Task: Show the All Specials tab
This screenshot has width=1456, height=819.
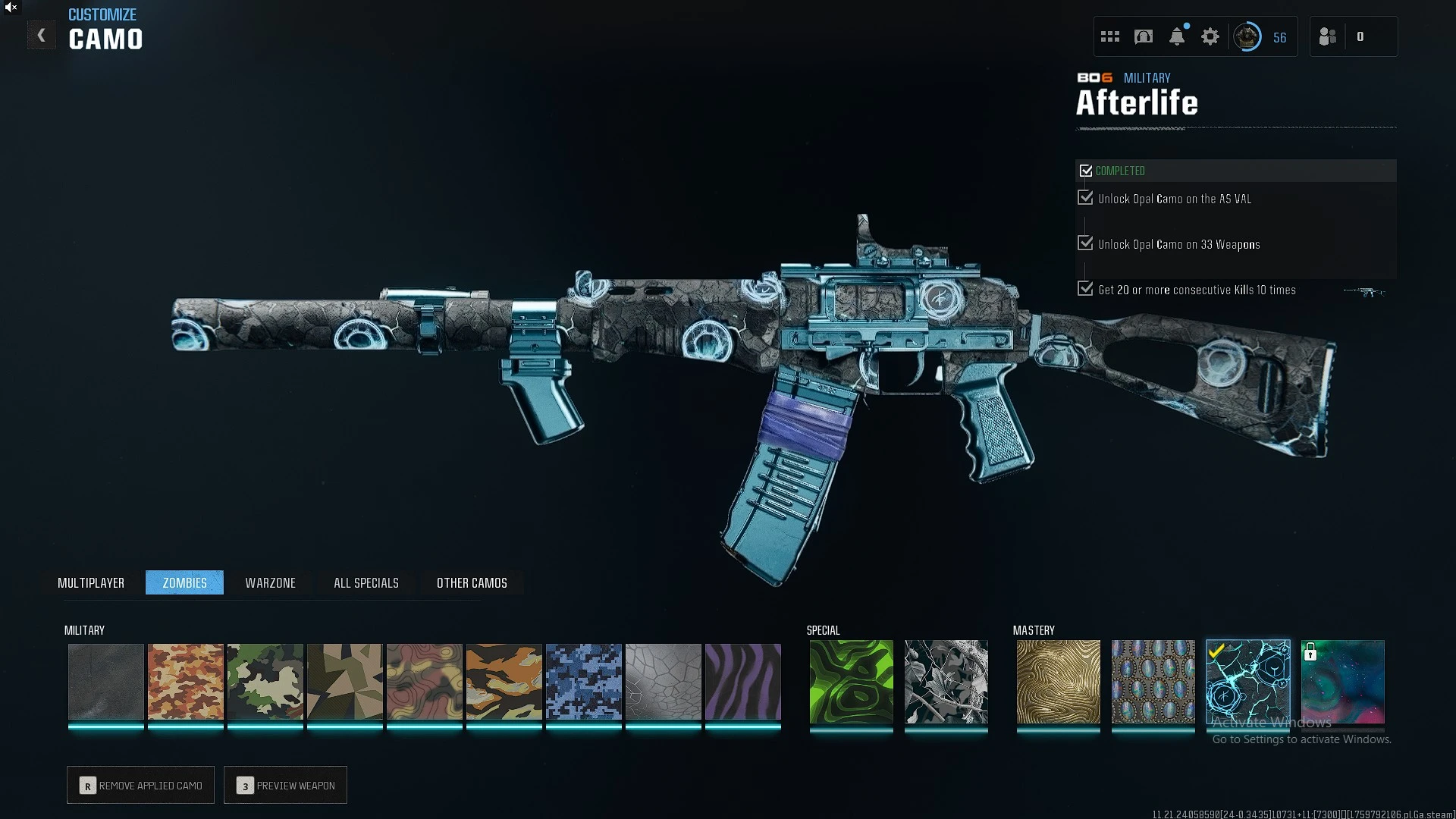Action: coord(366,582)
